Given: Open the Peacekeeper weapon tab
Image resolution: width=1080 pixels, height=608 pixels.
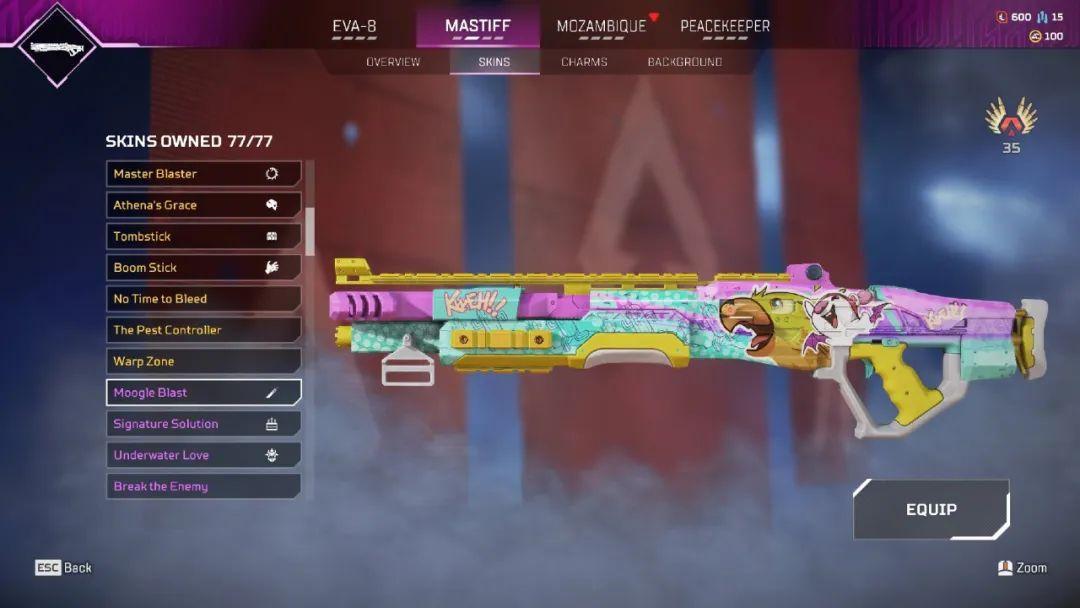Looking at the screenshot, I should [725, 27].
